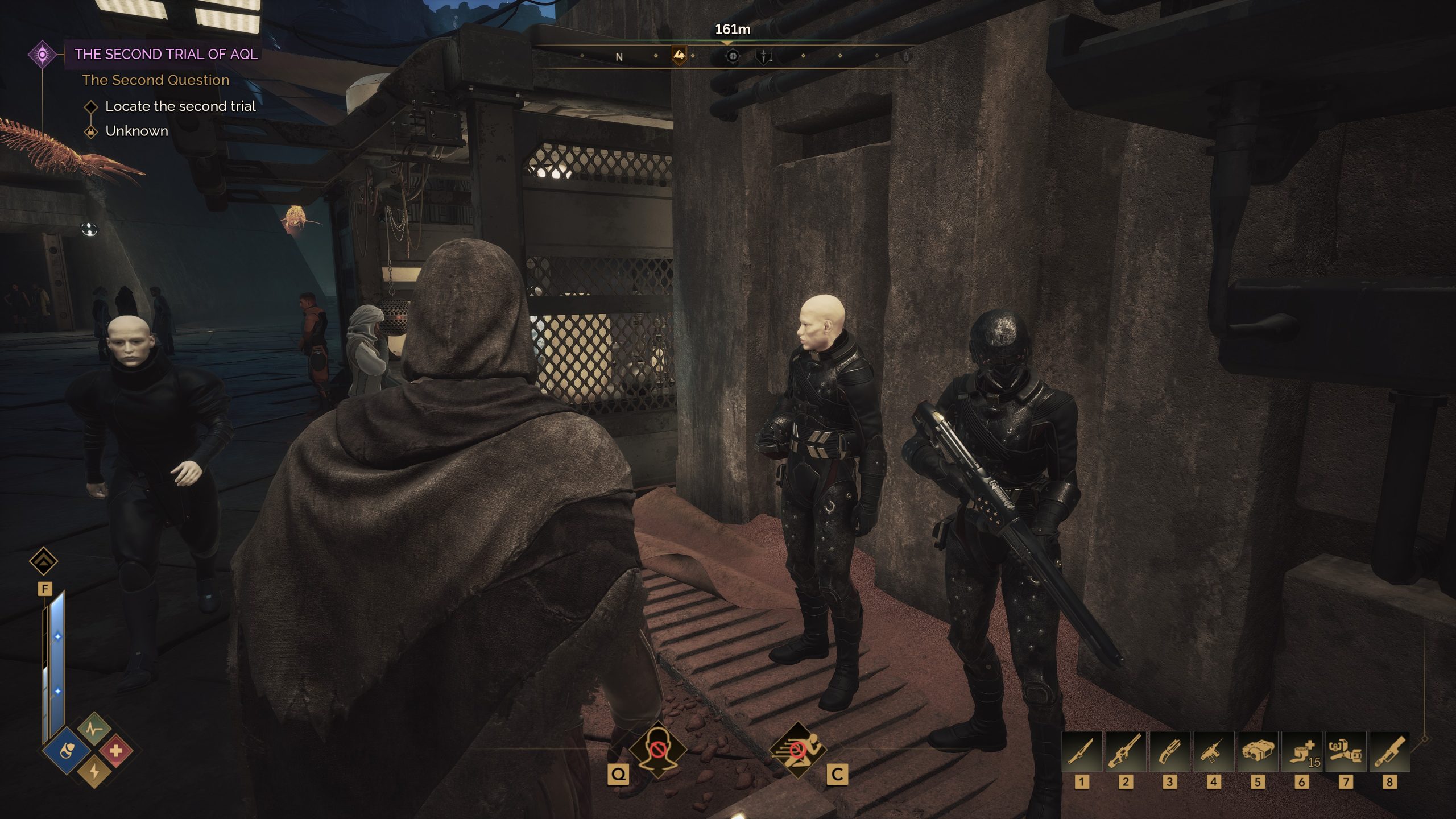Screen dimensions: 1456x819
Task: Equip the binoculars hotbar item
Action: 1258,751
